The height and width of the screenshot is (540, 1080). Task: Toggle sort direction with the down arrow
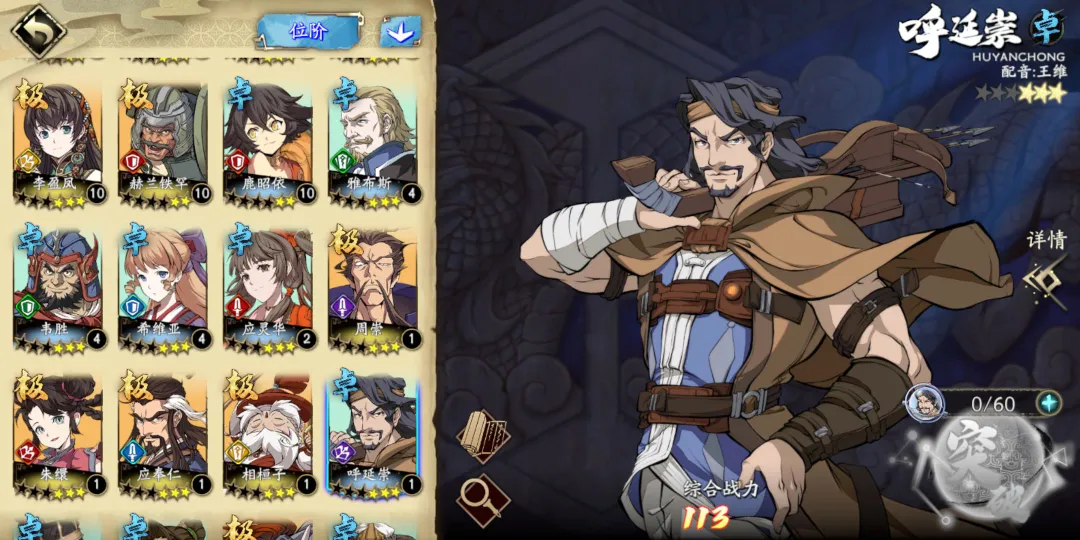pos(400,32)
